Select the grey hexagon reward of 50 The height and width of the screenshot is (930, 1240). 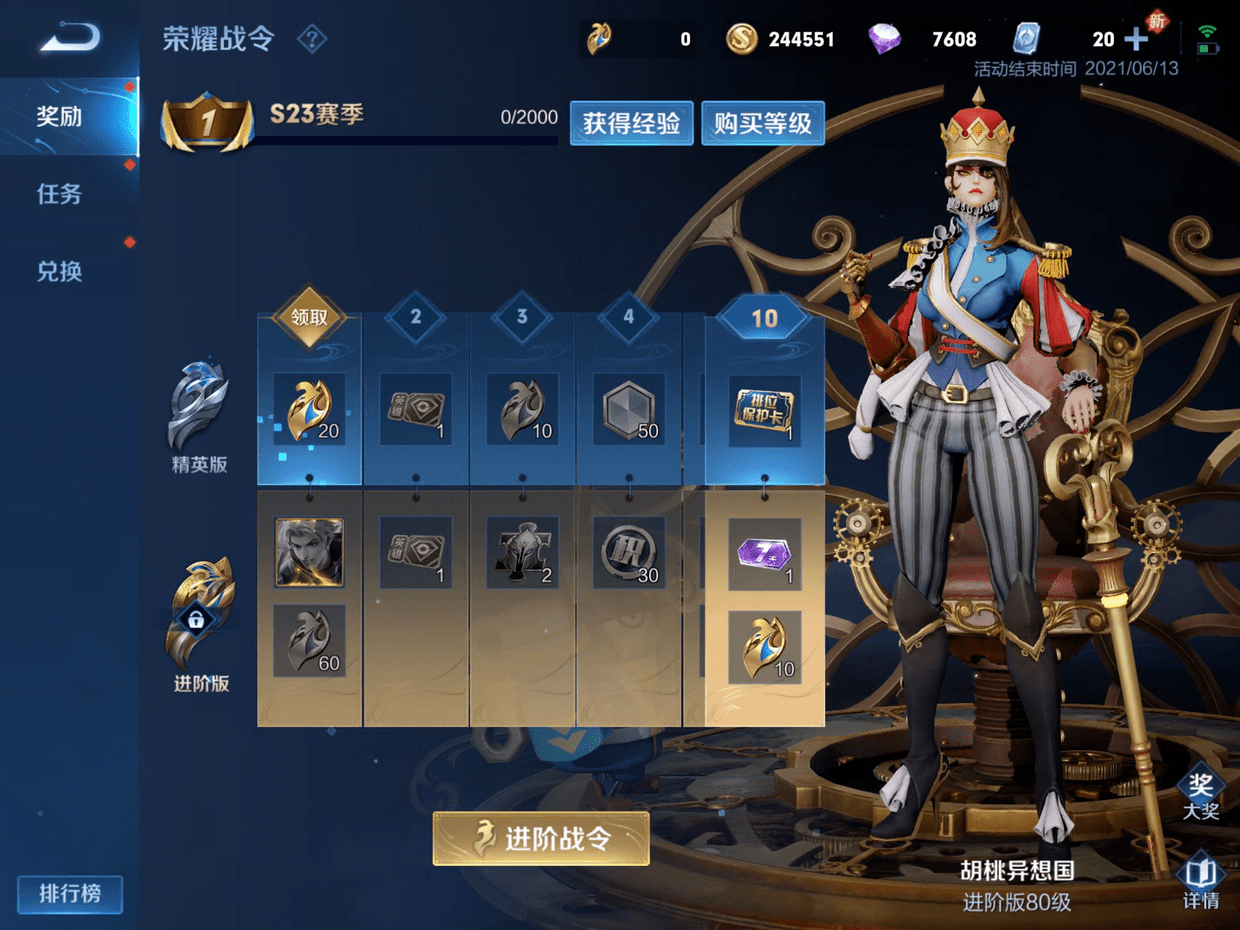[628, 409]
